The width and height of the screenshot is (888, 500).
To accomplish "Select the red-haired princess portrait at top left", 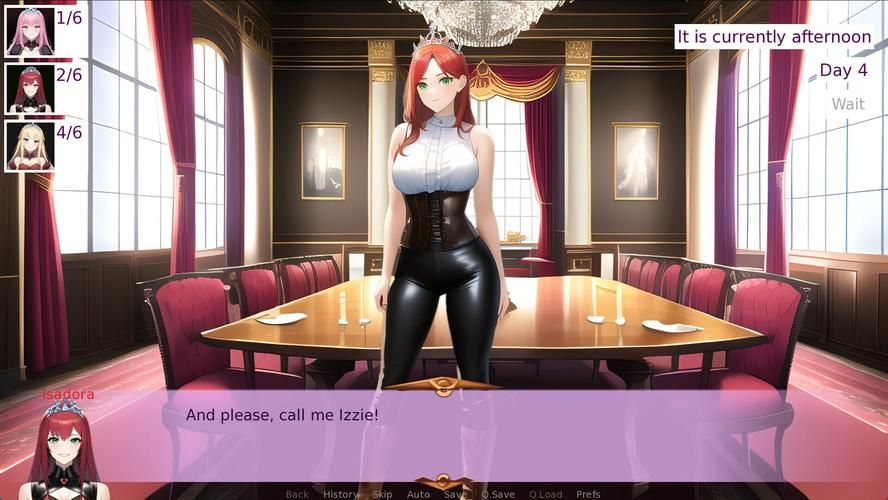I will pos(29,88).
